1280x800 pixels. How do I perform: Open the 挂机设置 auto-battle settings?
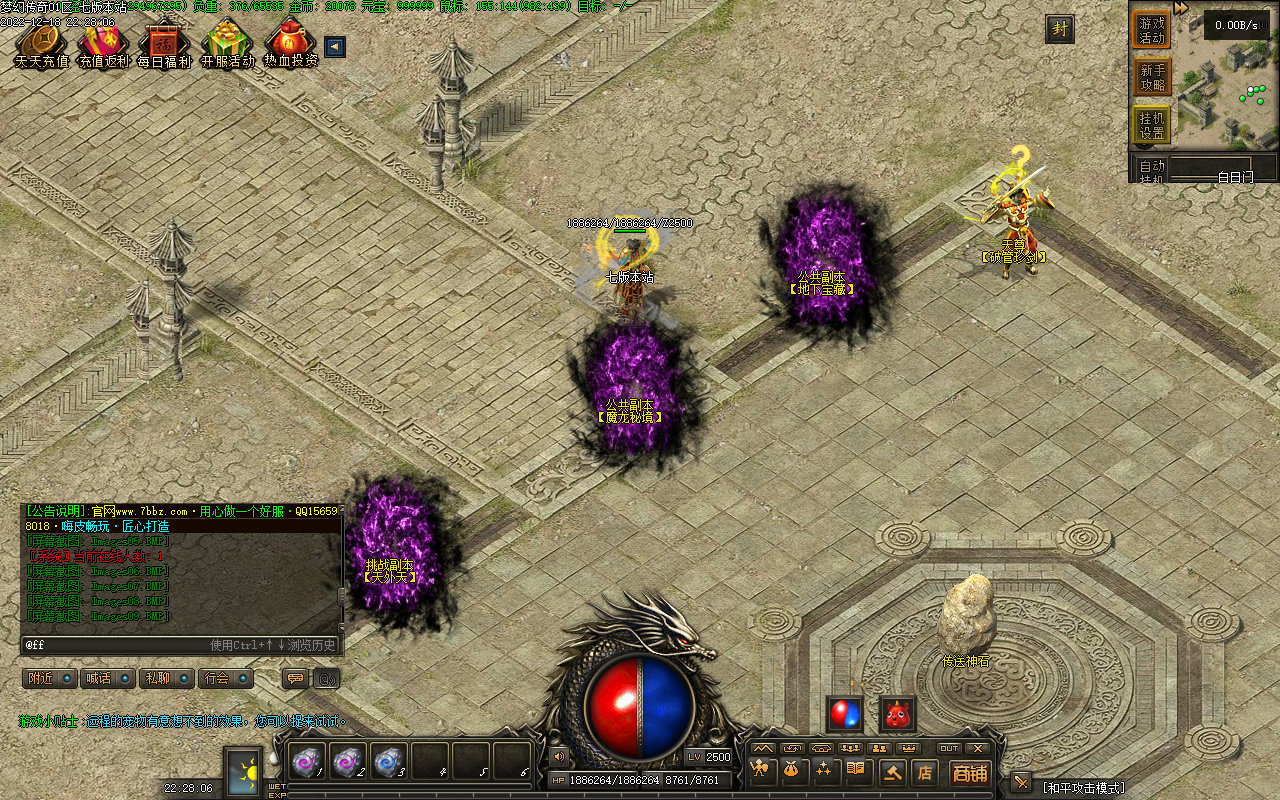[1152, 125]
